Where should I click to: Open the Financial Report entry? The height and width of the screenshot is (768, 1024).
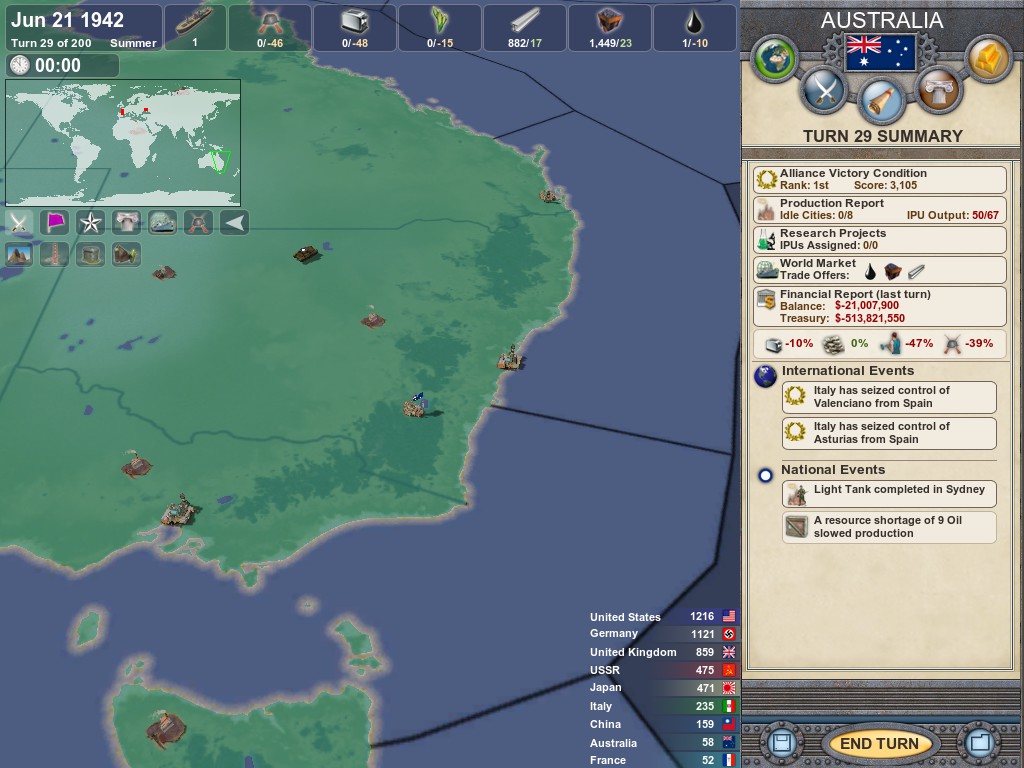pyautogui.click(x=879, y=306)
